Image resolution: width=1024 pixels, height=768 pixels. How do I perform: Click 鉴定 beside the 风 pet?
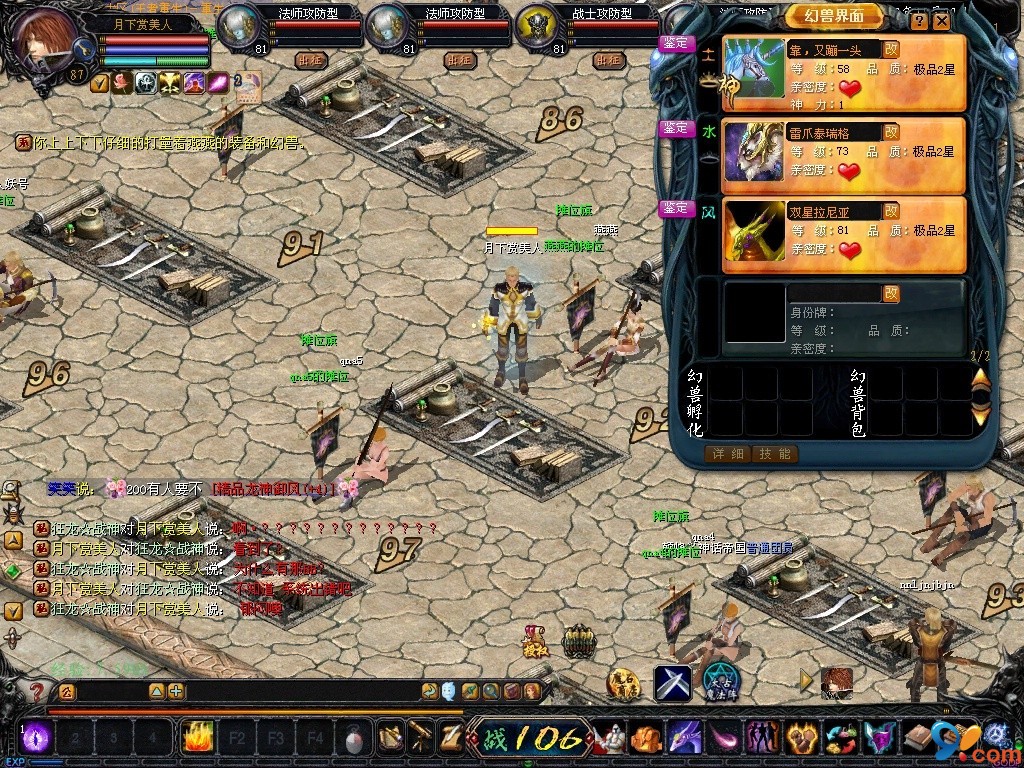676,208
